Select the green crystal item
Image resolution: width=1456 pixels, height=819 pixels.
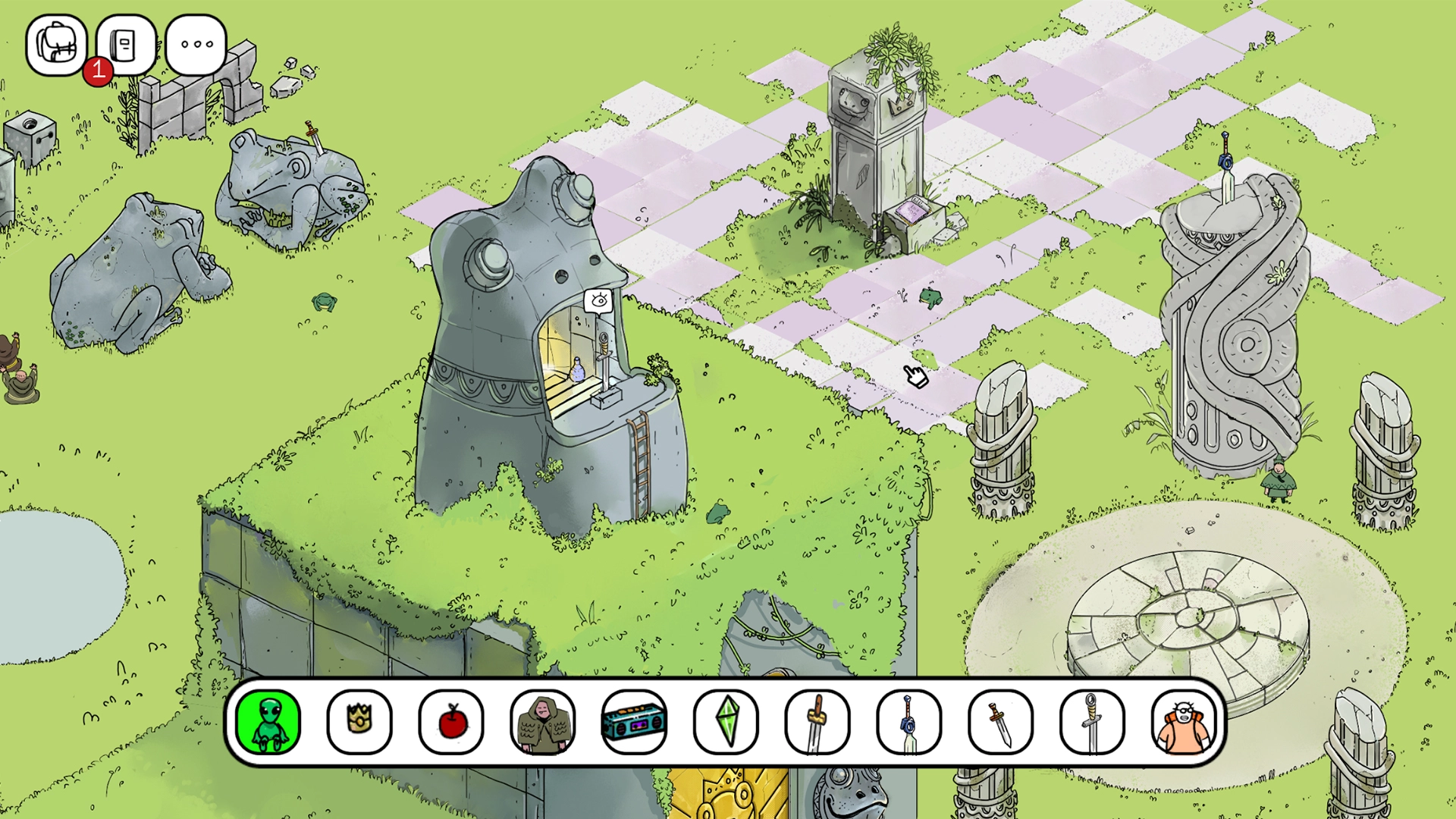[726, 721]
